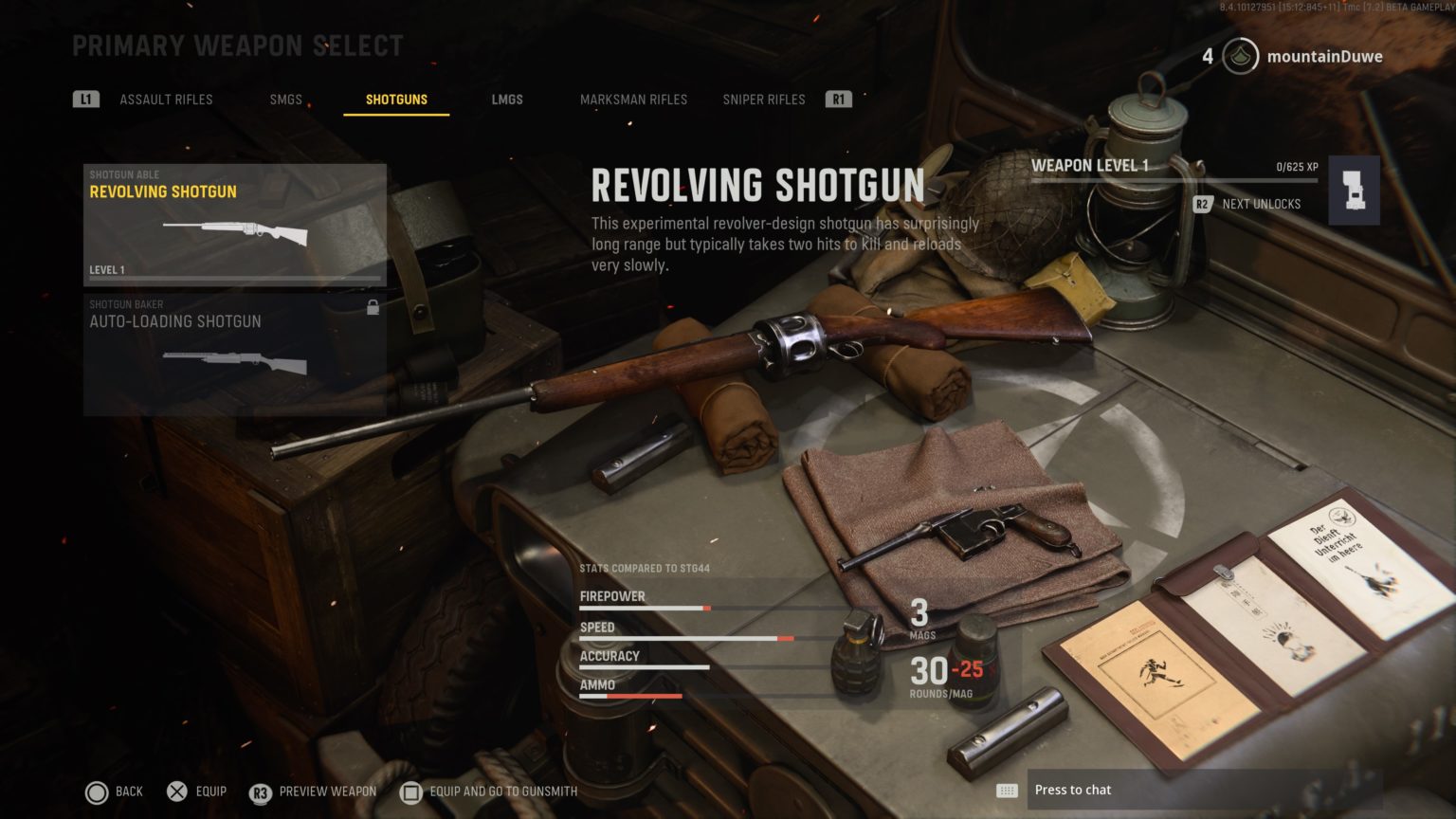Click the lock icon on Auto-Loading Shotgun
The image size is (1456, 819).
tap(374, 308)
